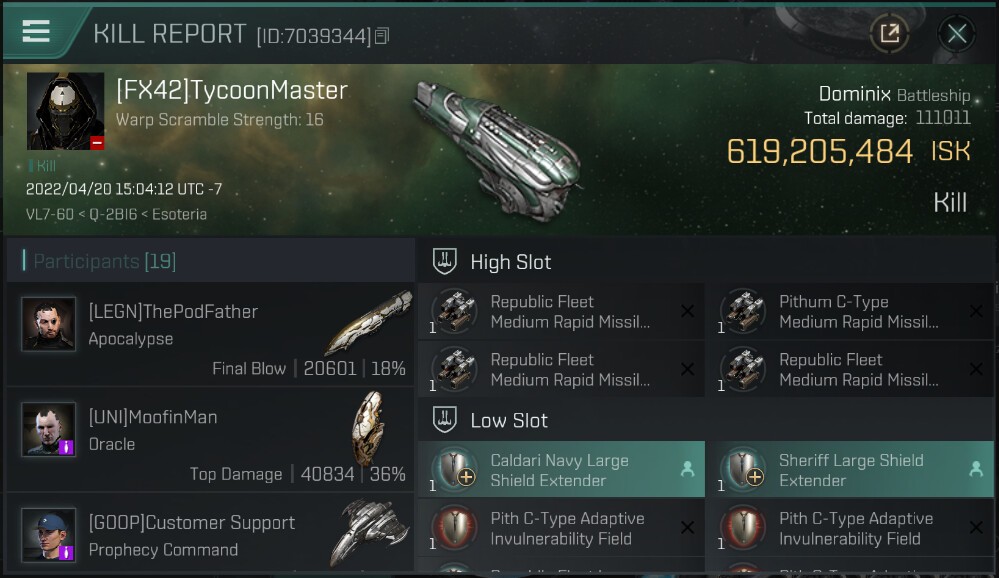999x578 pixels.
Task: View TycoonMaster's character portrait
Action: [66, 111]
